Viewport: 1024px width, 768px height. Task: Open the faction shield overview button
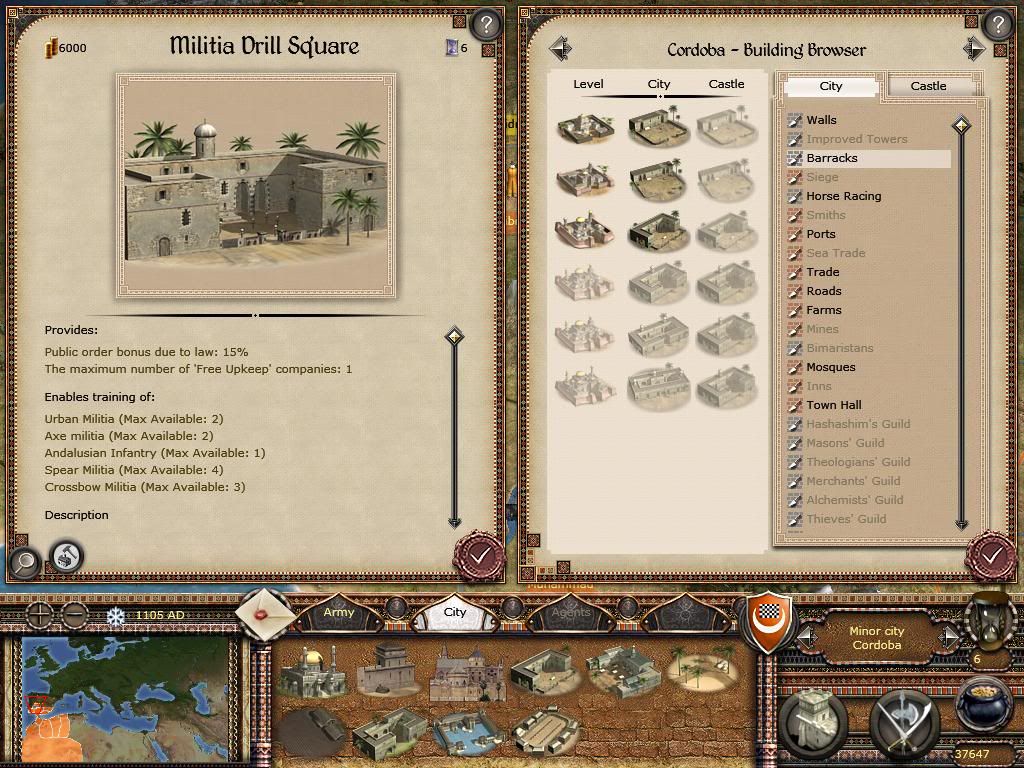pyautogui.click(x=770, y=620)
